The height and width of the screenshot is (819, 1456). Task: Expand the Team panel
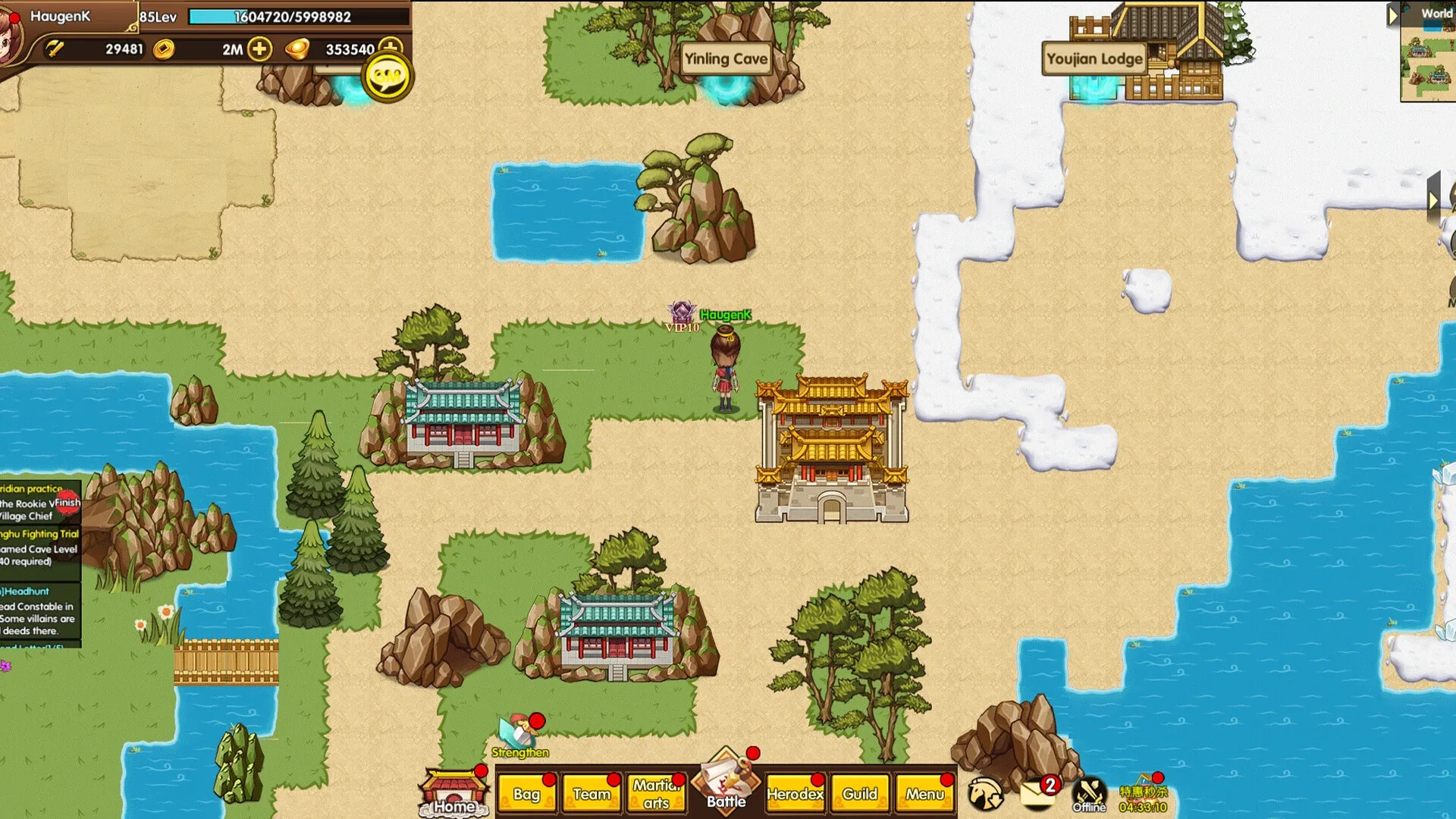tap(592, 795)
